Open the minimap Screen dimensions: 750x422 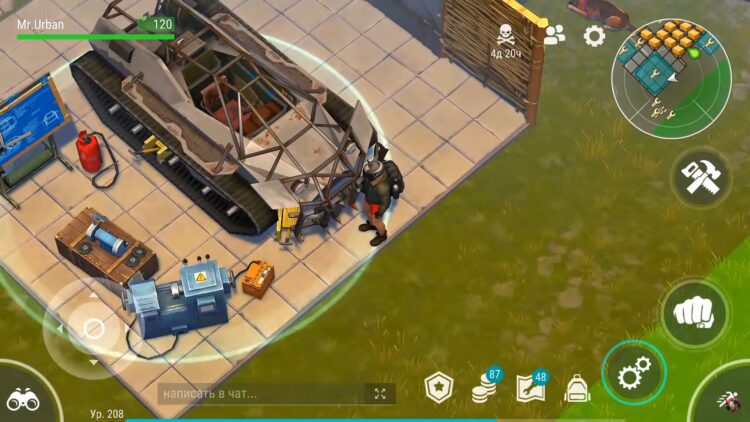671,77
